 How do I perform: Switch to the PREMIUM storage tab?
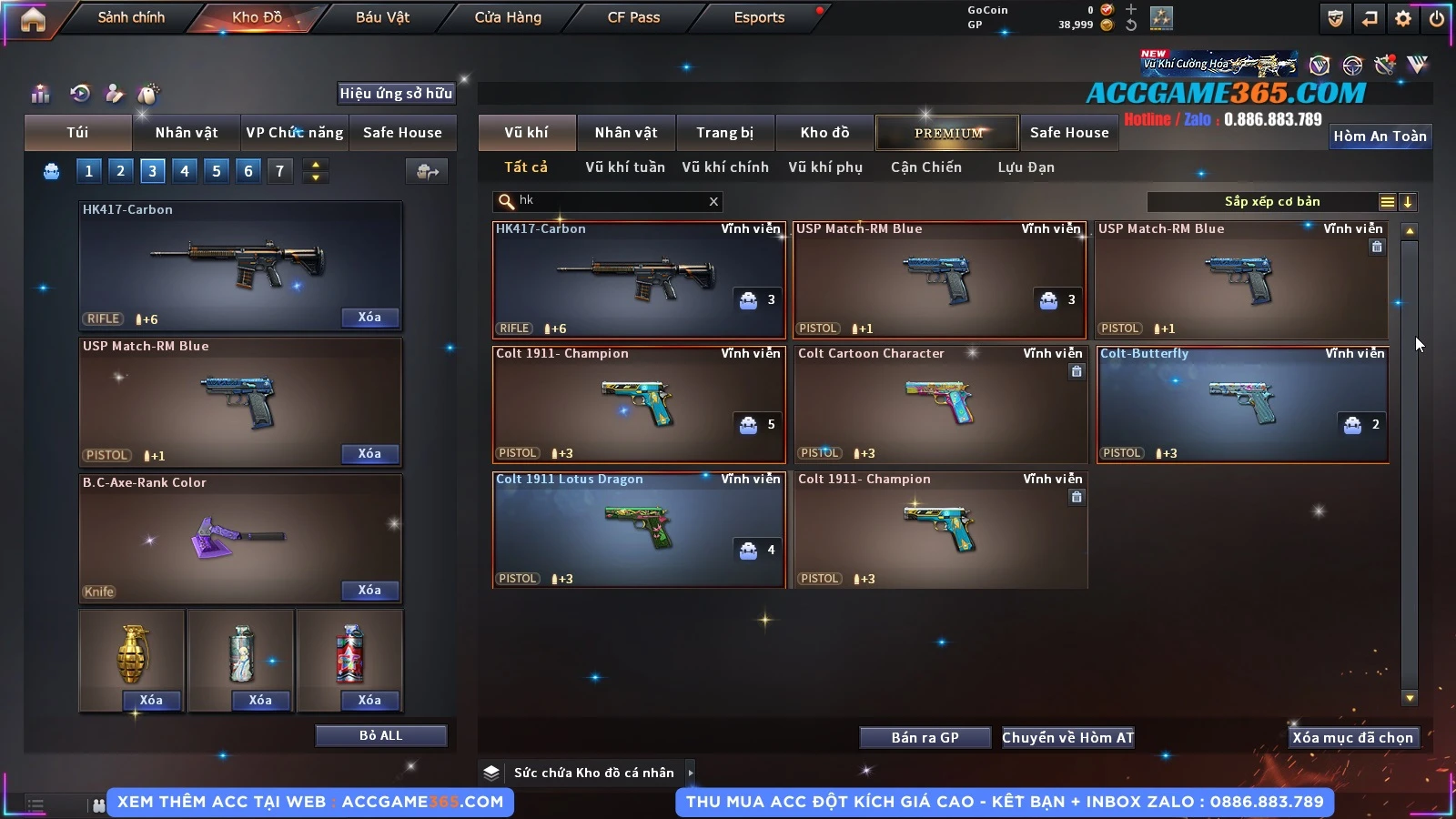coord(947,133)
